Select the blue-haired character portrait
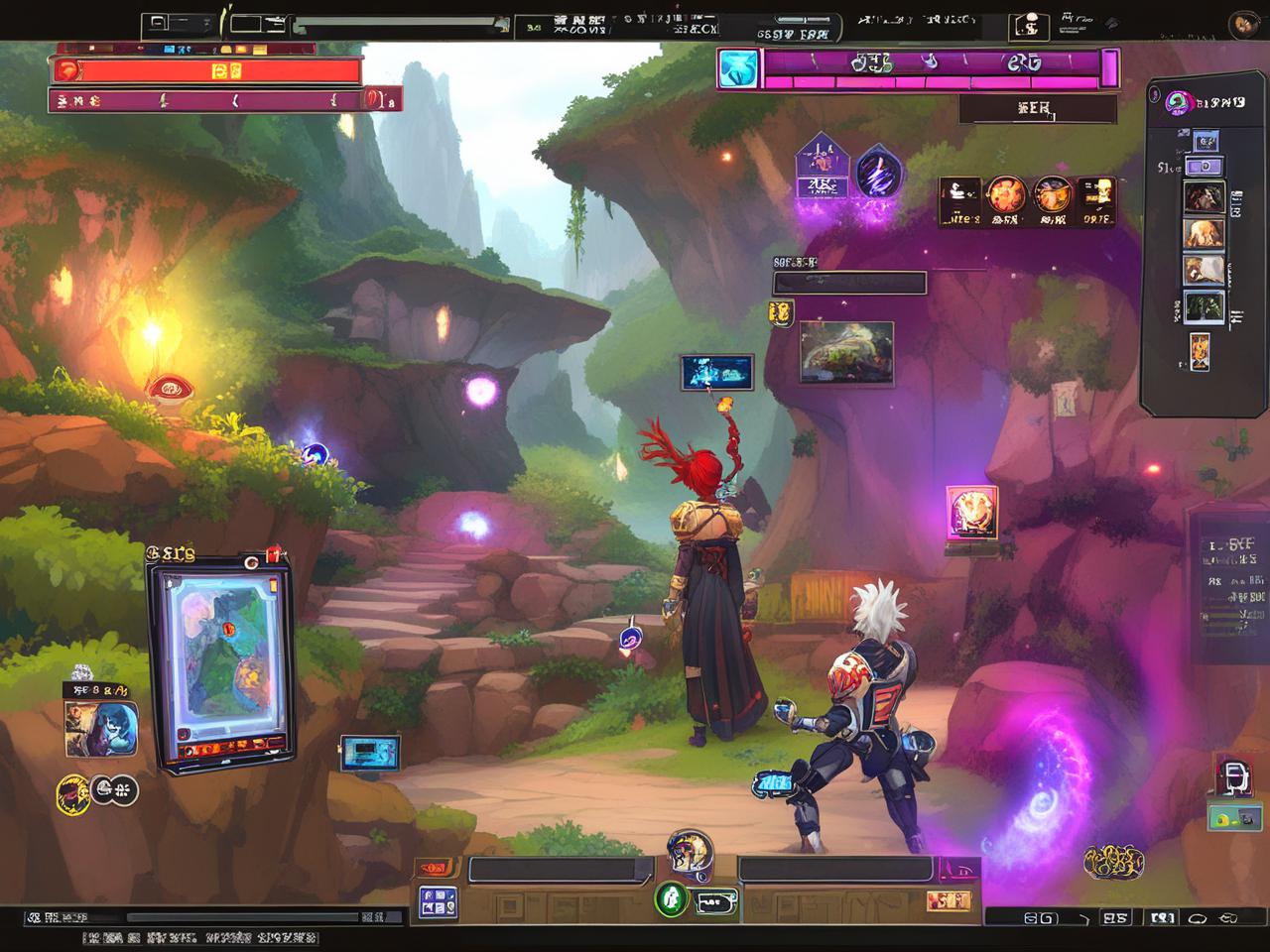Image resolution: width=1270 pixels, height=952 pixels. pyautogui.click(x=100, y=729)
